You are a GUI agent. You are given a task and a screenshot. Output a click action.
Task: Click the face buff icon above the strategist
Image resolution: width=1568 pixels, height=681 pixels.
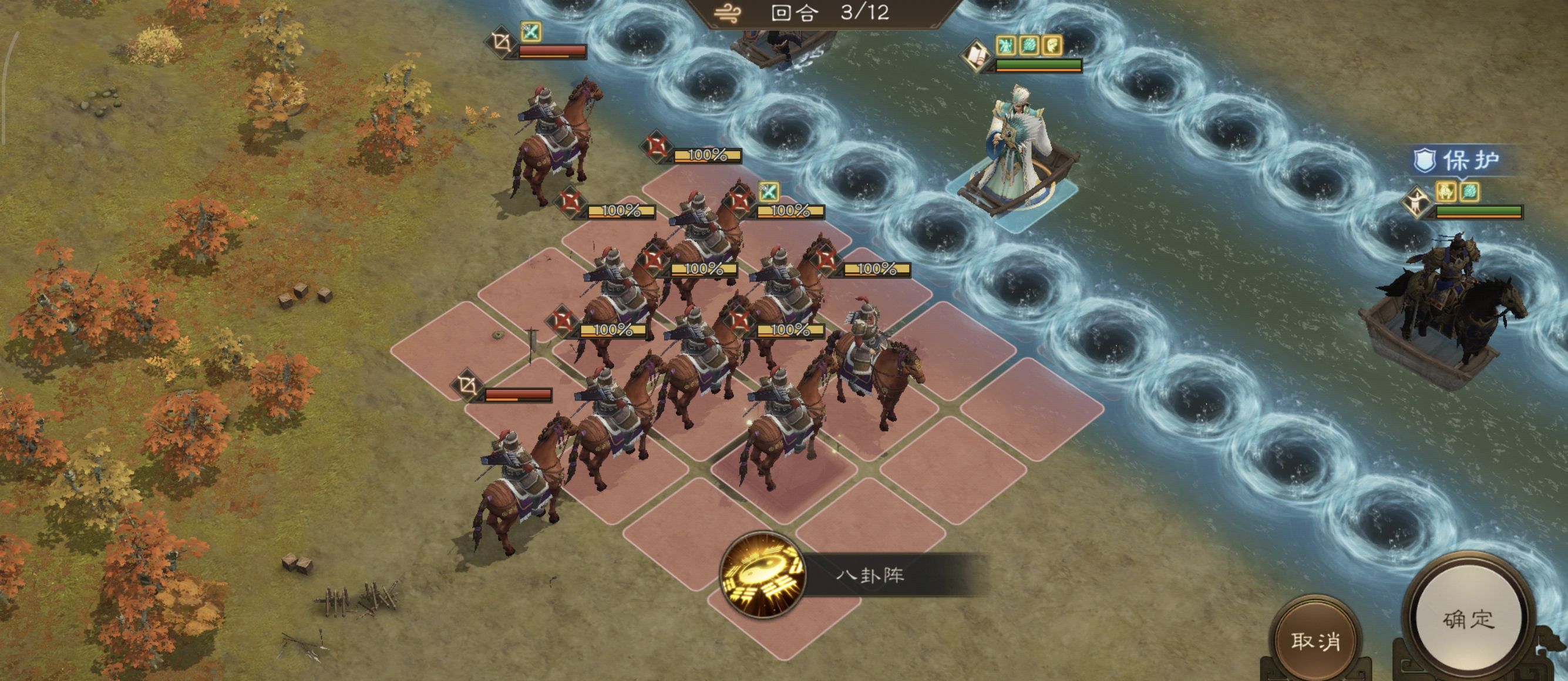click(x=1052, y=46)
